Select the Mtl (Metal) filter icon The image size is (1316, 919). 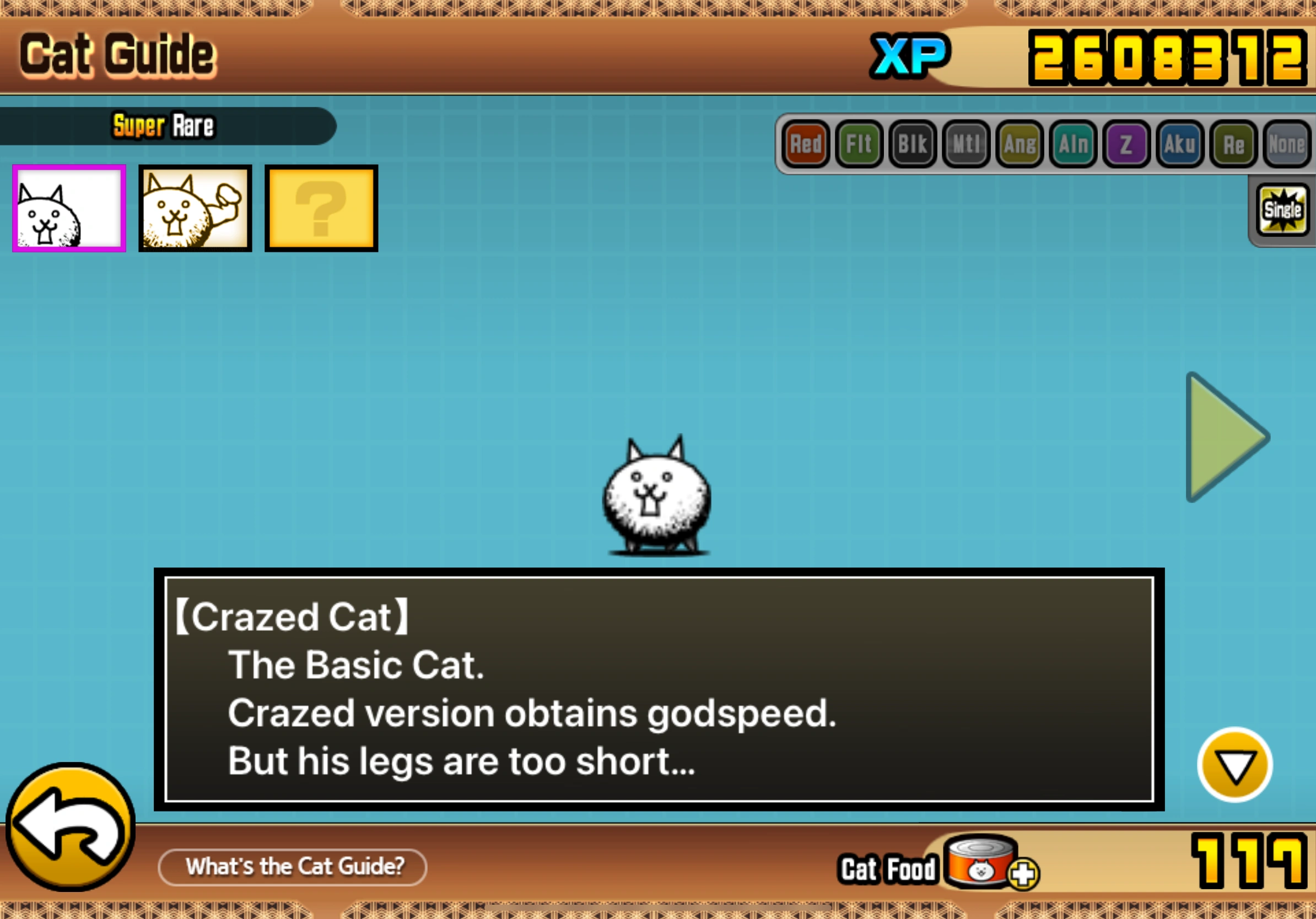click(x=966, y=144)
